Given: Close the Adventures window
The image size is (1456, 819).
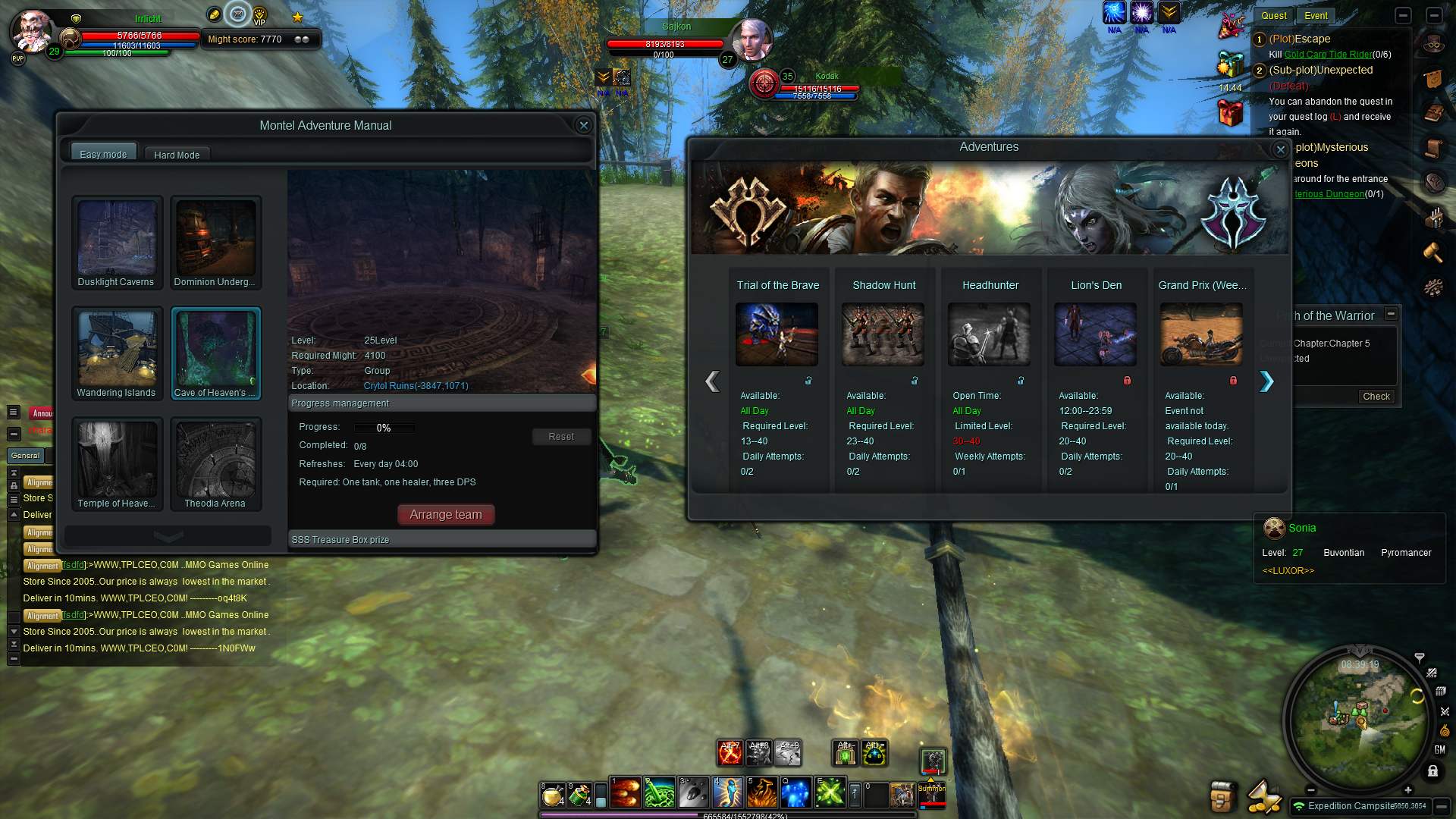Looking at the screenshot, I should 1281,149.
